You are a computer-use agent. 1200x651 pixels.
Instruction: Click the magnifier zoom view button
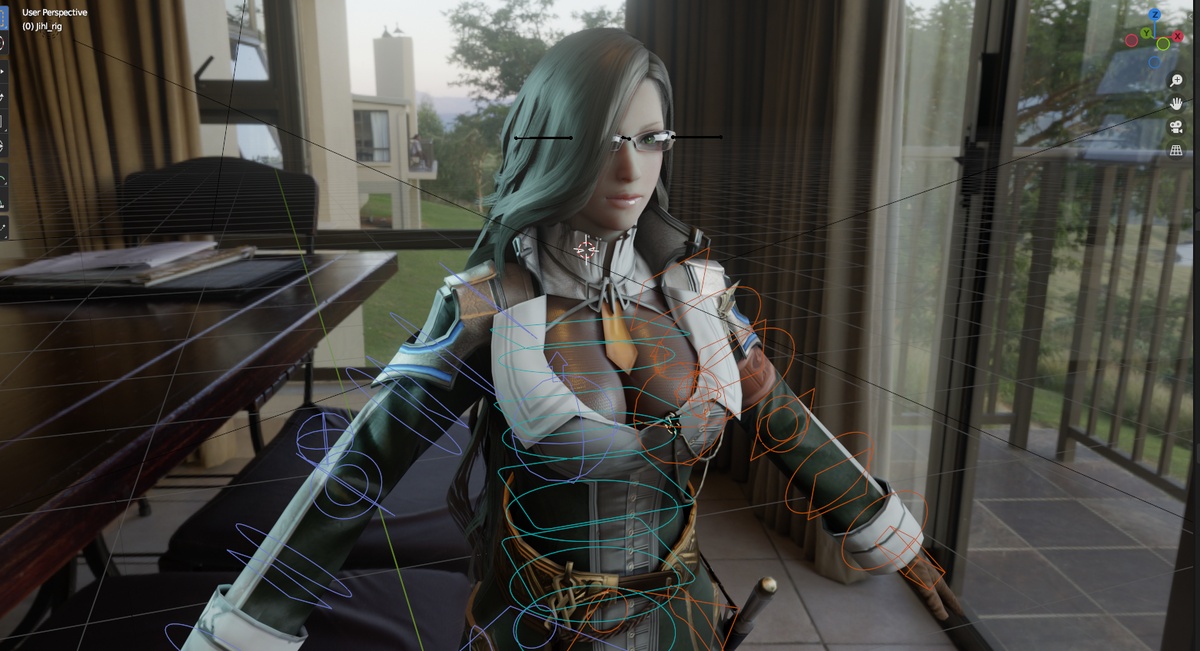[1177, 79]
